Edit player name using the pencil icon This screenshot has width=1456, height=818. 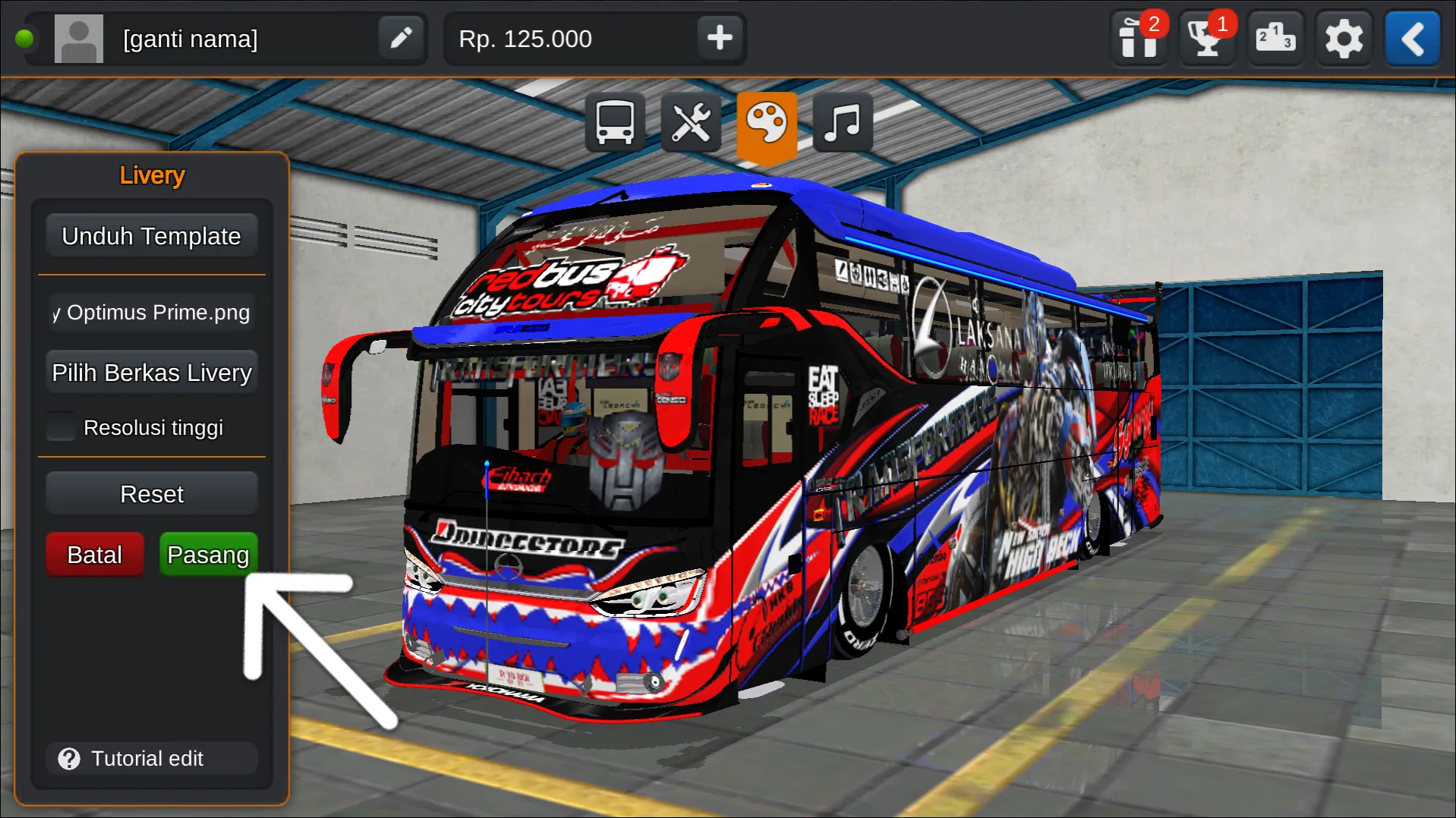point(401,39)
